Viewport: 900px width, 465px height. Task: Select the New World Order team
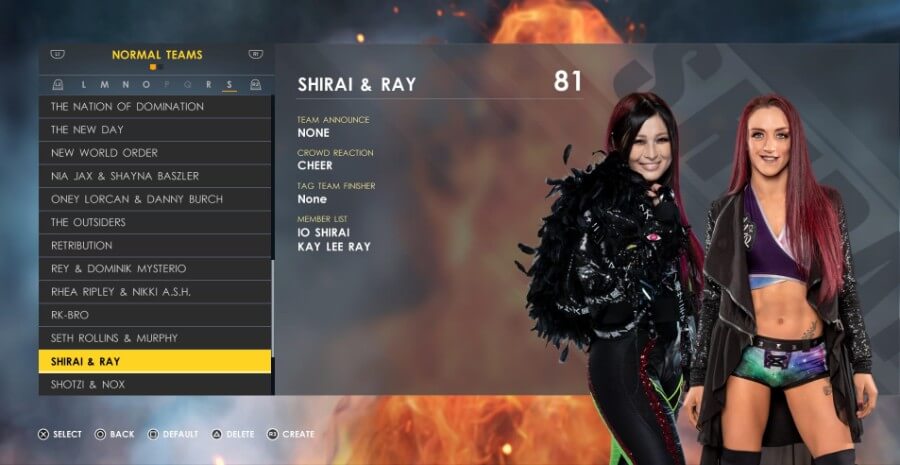pyautogui.click(x=155, y=153)
